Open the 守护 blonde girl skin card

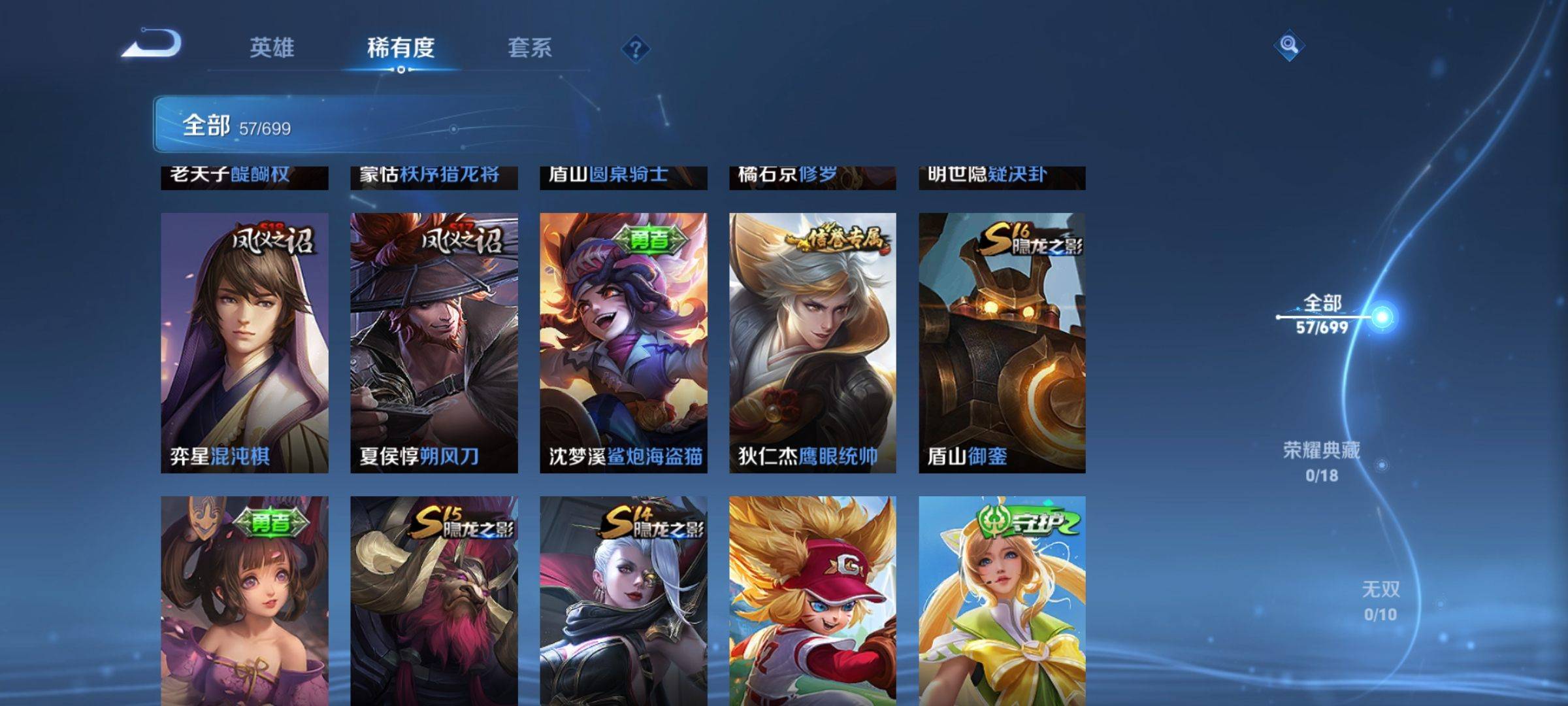pos(1002,600)
